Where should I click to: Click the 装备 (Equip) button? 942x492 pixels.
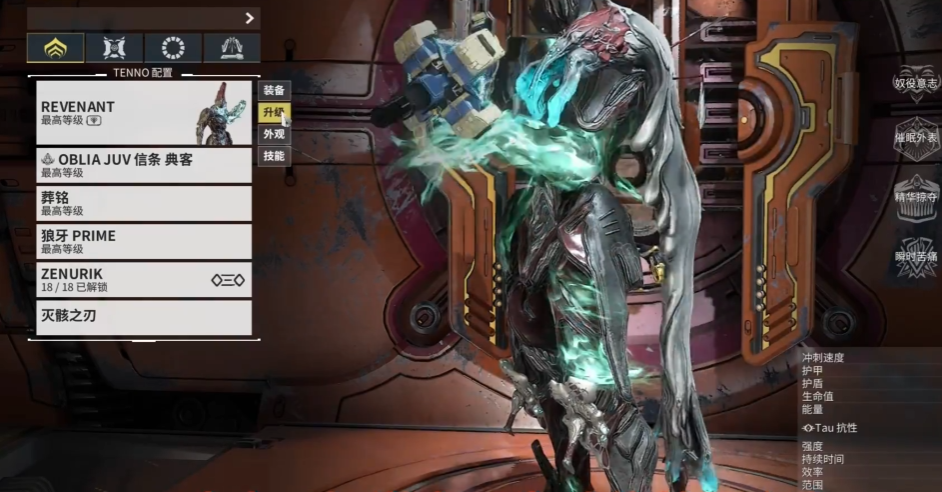tap(274, 90)
